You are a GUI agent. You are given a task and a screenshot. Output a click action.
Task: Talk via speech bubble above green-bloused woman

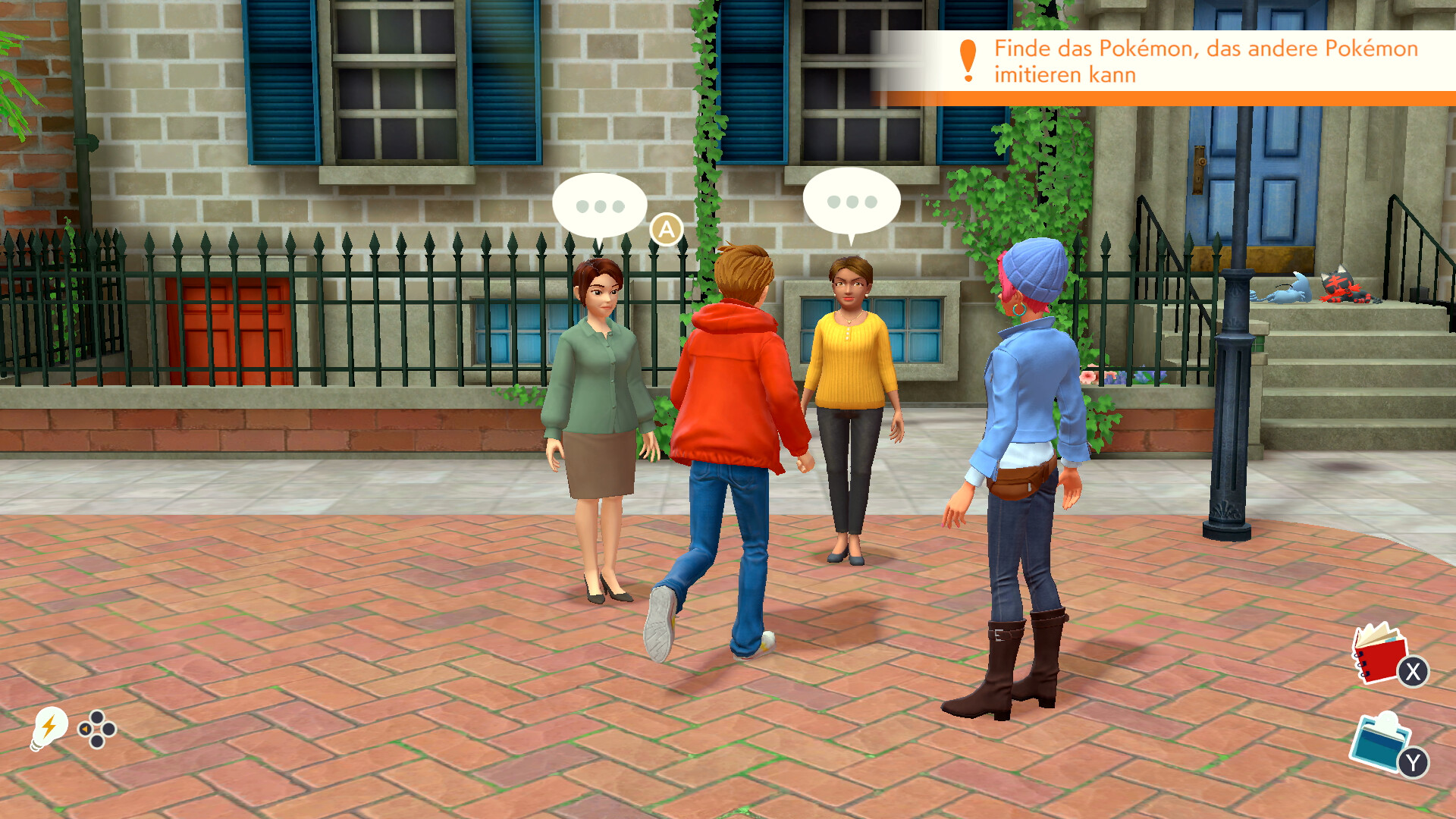click(599, 206)
